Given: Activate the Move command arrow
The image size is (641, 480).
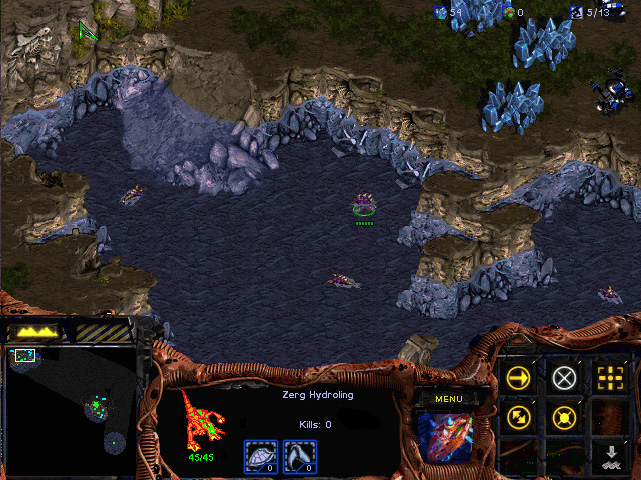Looking at the screenshot, I should pyautogui.click(x=518, y=377).
